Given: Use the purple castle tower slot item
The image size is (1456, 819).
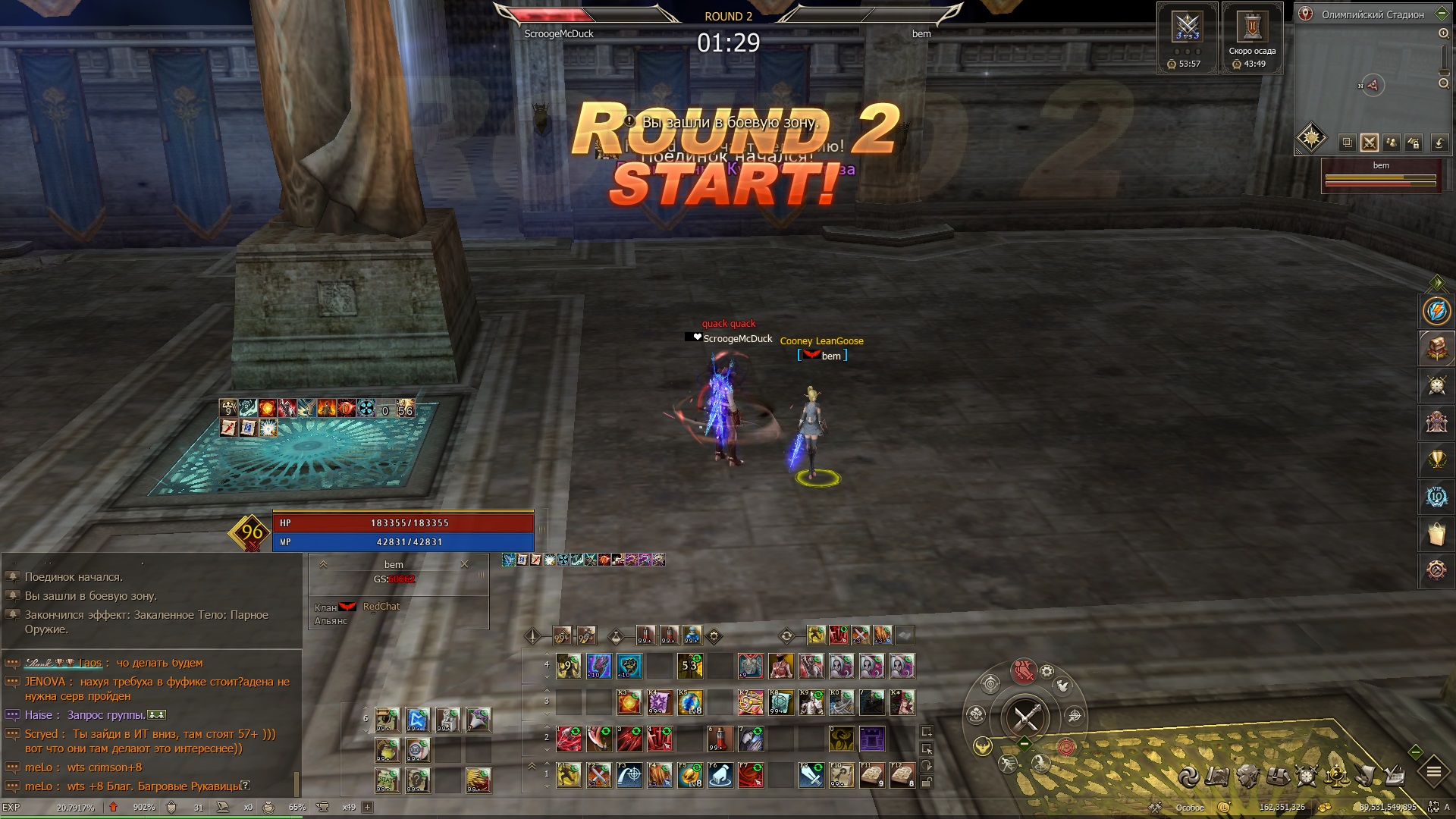Looking at the screenshot, I should pyautogui.click(x=872, y=738).
